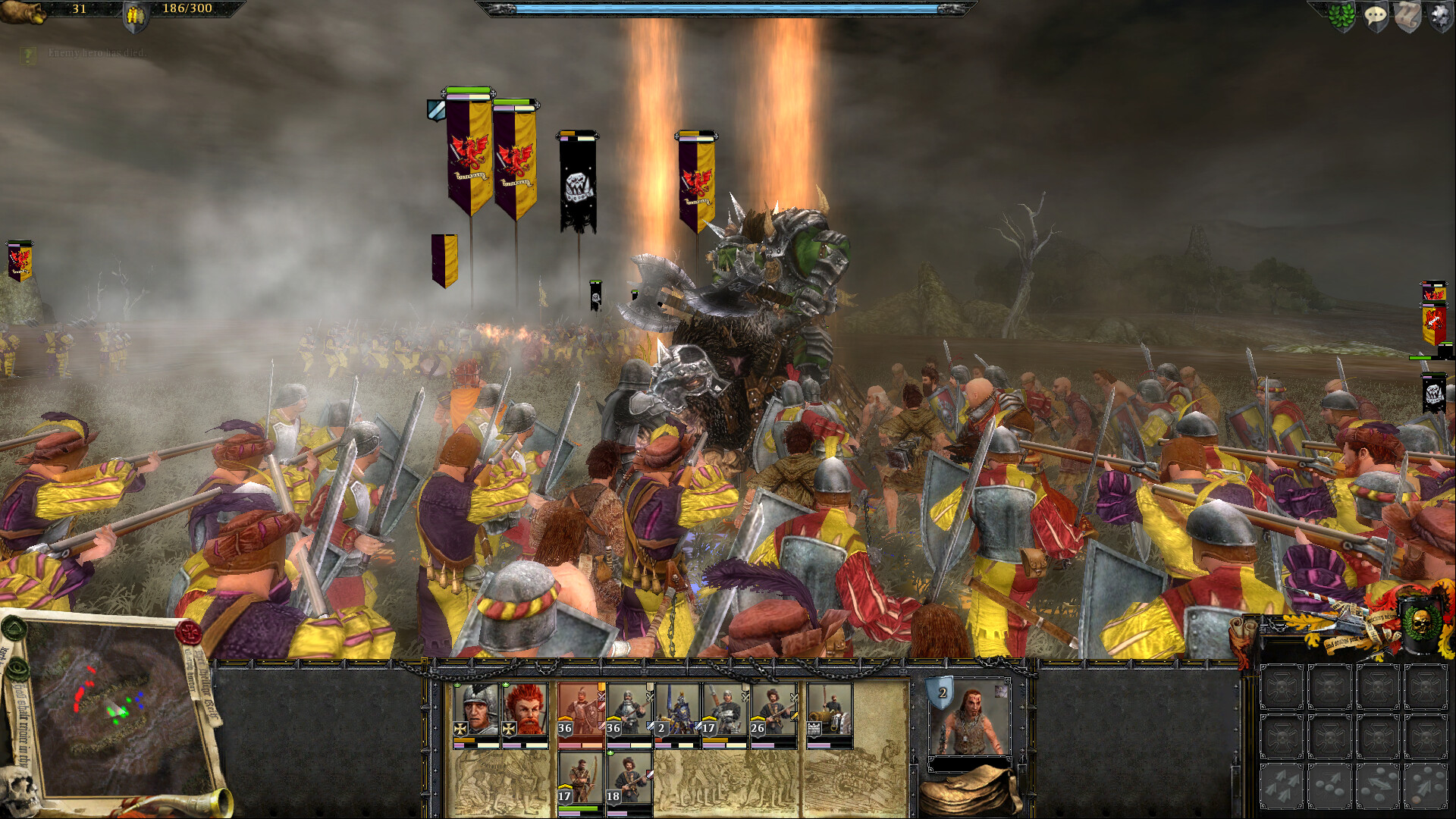Select the scattered-arrows skirmish formation icon
Screen dimensions: 1456x819
click(x=1282, y=786)
